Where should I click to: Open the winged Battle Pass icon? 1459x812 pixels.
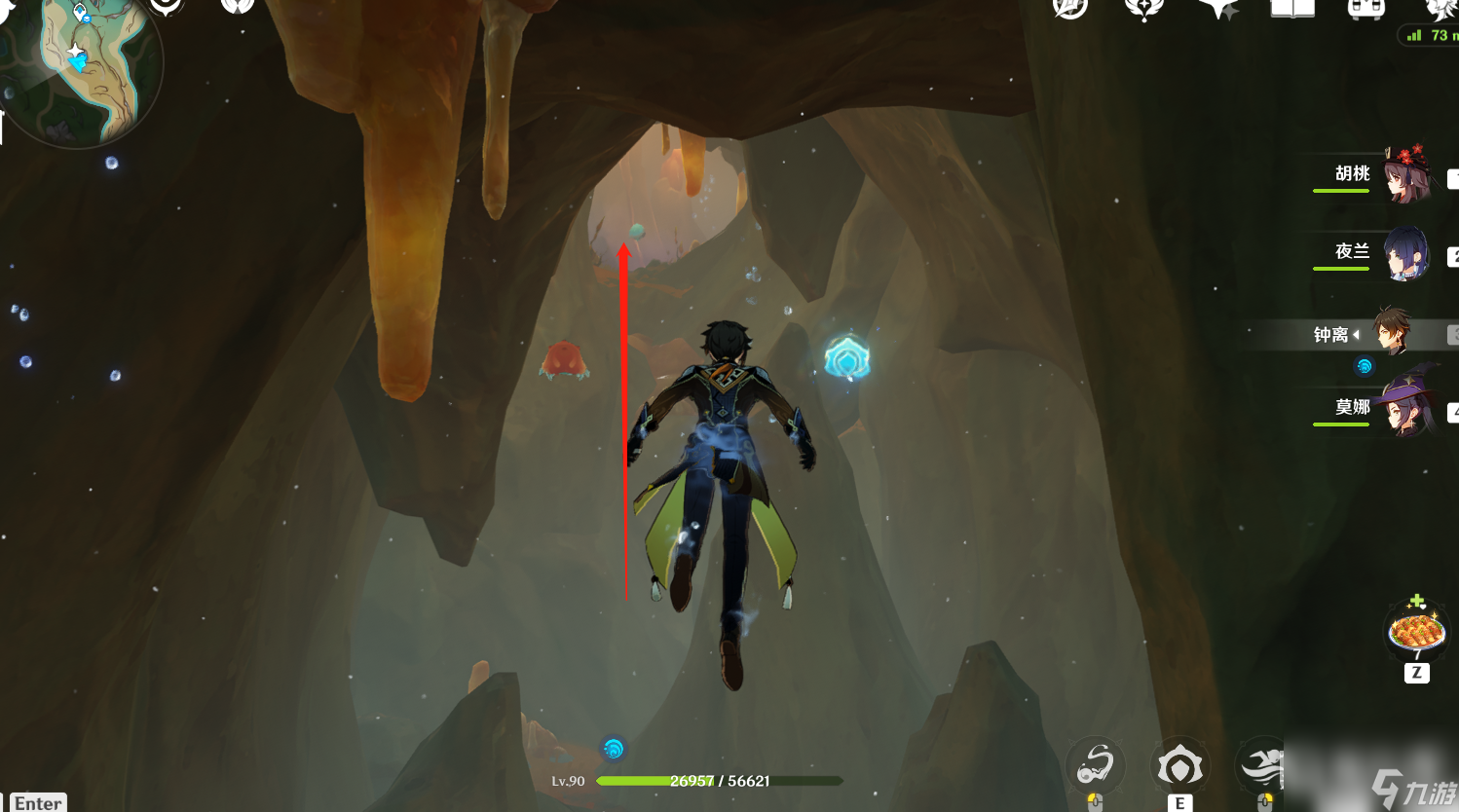[1143, 9]
